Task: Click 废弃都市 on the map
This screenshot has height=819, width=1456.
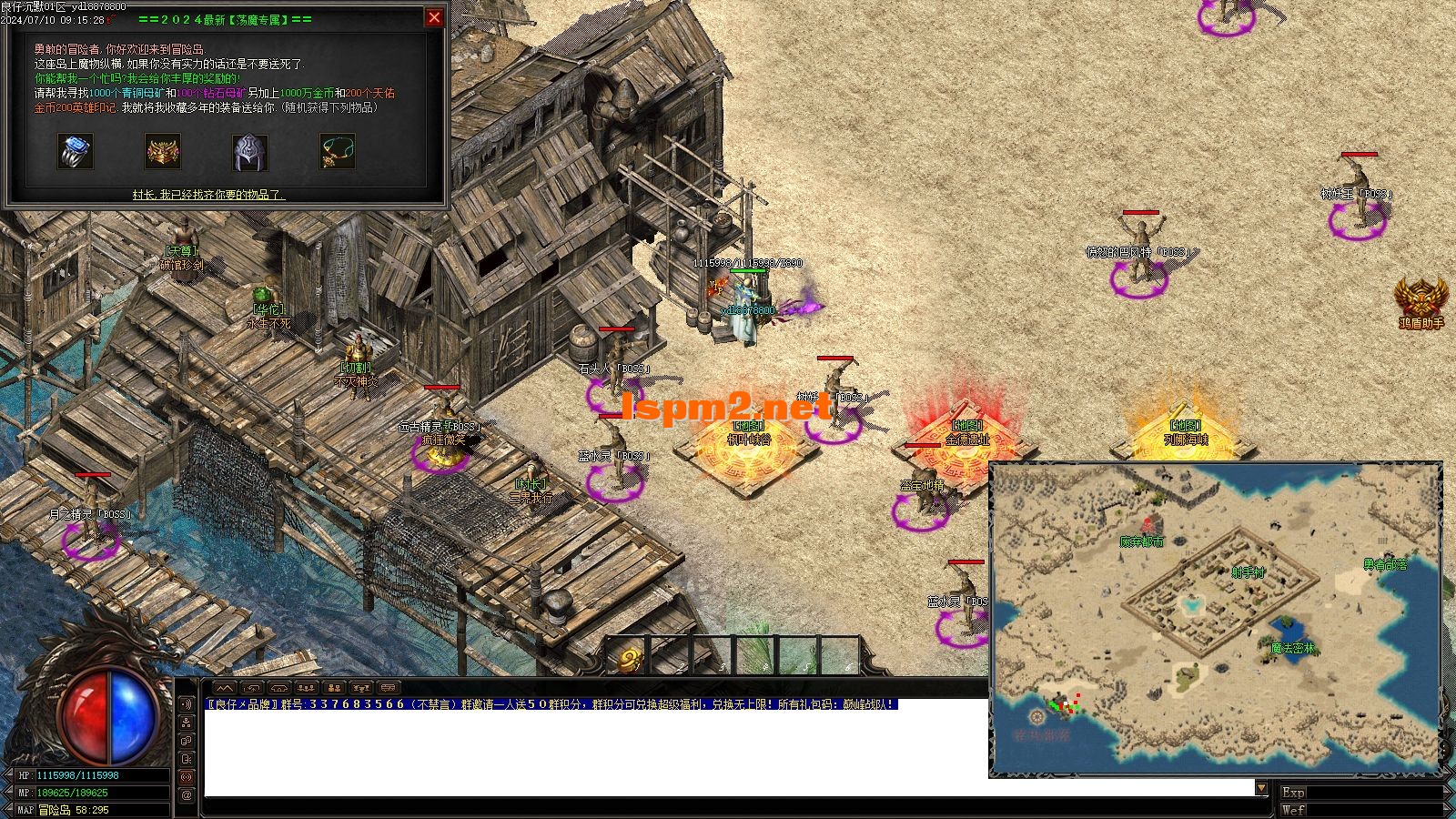Action: pos(1141,541)
